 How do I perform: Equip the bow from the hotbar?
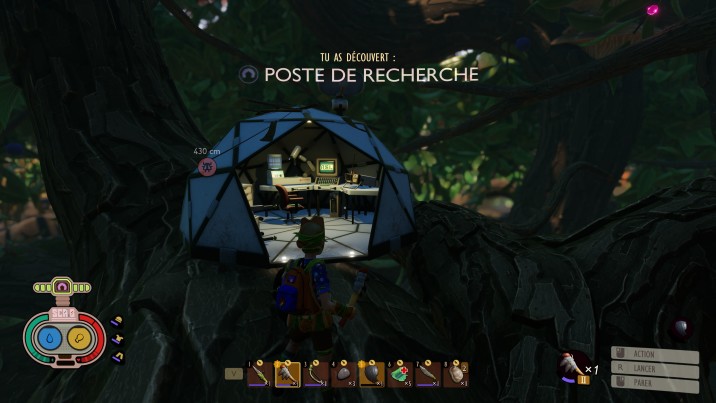(316, 374)
